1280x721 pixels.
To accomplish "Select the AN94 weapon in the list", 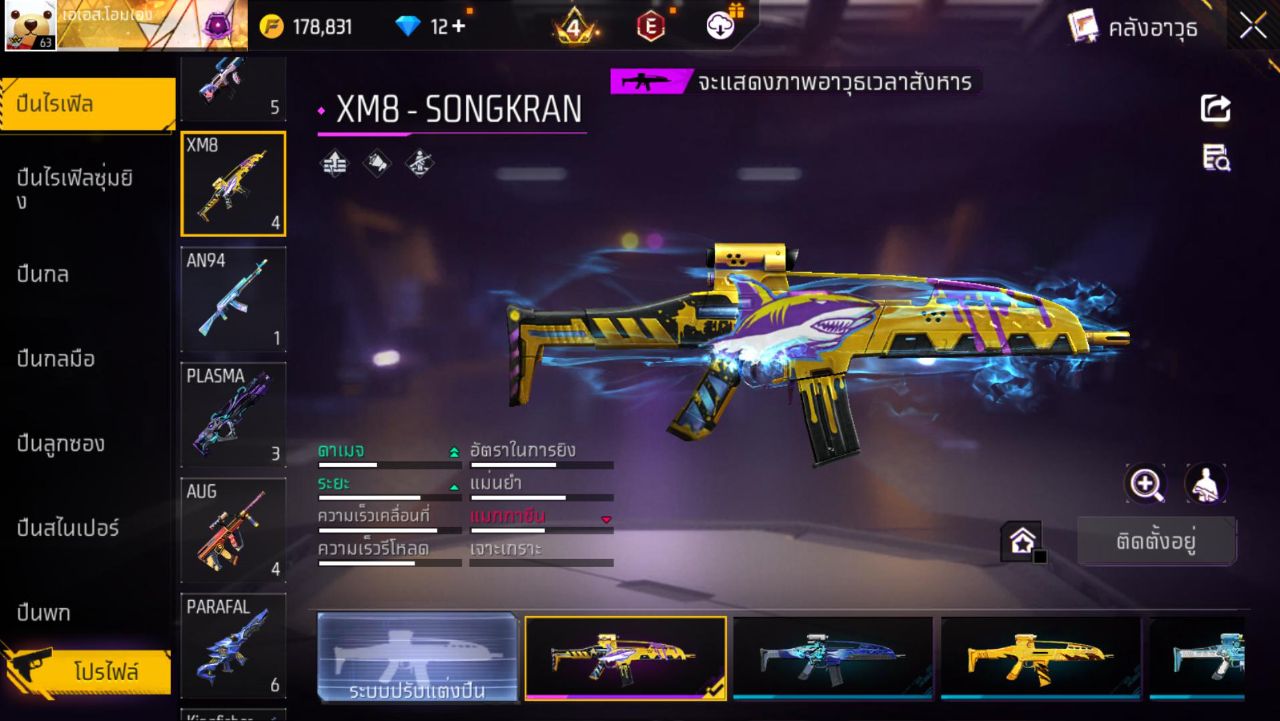I will tap(233, 300).
